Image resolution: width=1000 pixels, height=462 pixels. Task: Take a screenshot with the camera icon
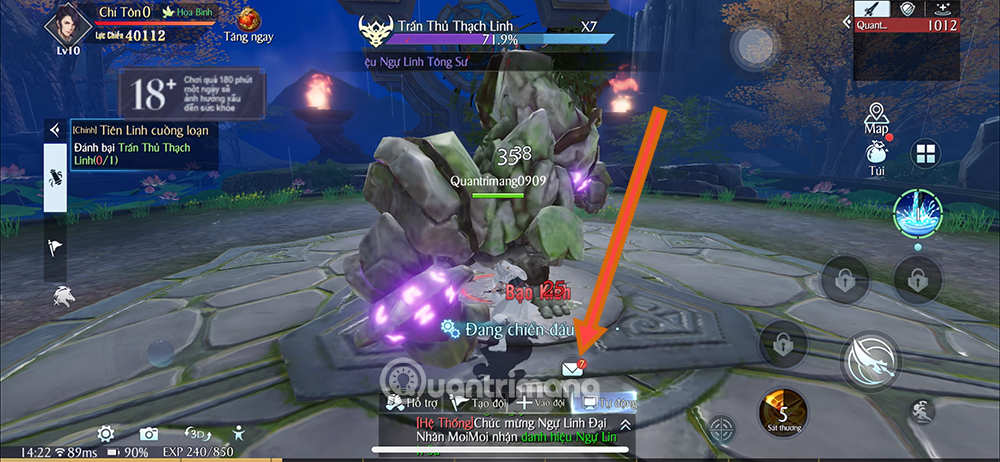tap(149, 433)
